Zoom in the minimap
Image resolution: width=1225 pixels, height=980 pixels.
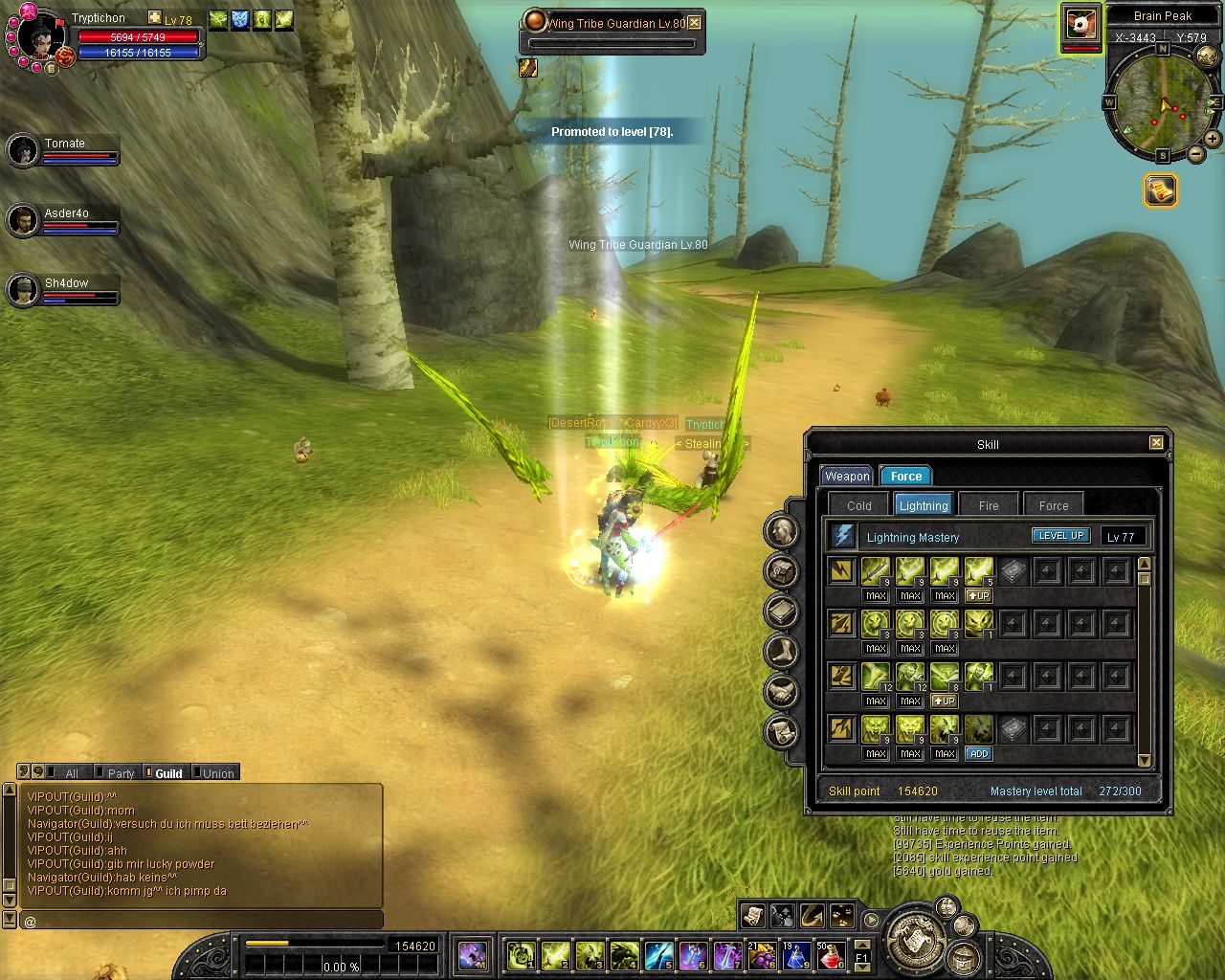tap(1213, 140)
